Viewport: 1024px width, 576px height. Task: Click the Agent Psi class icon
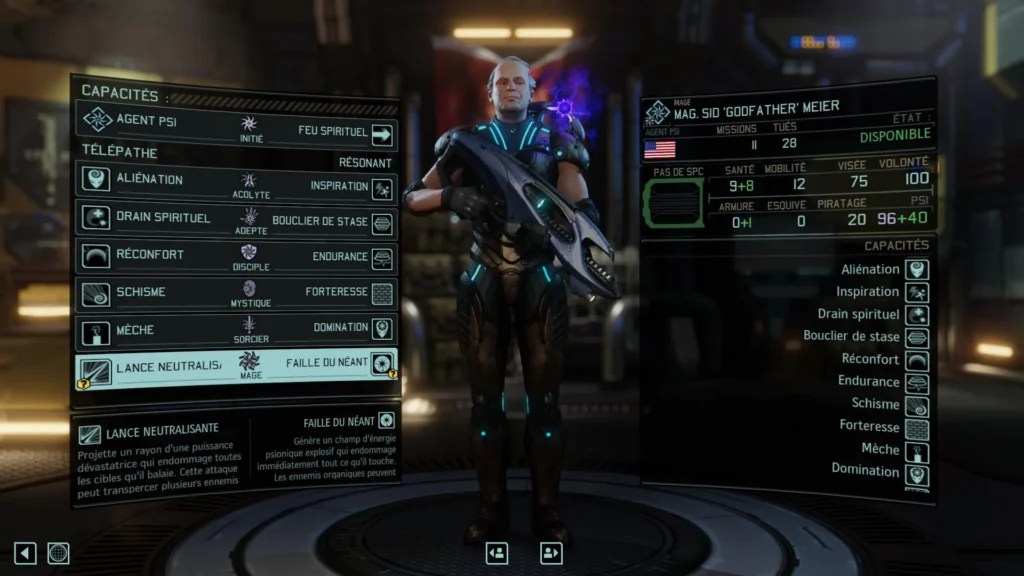[97, 120]
